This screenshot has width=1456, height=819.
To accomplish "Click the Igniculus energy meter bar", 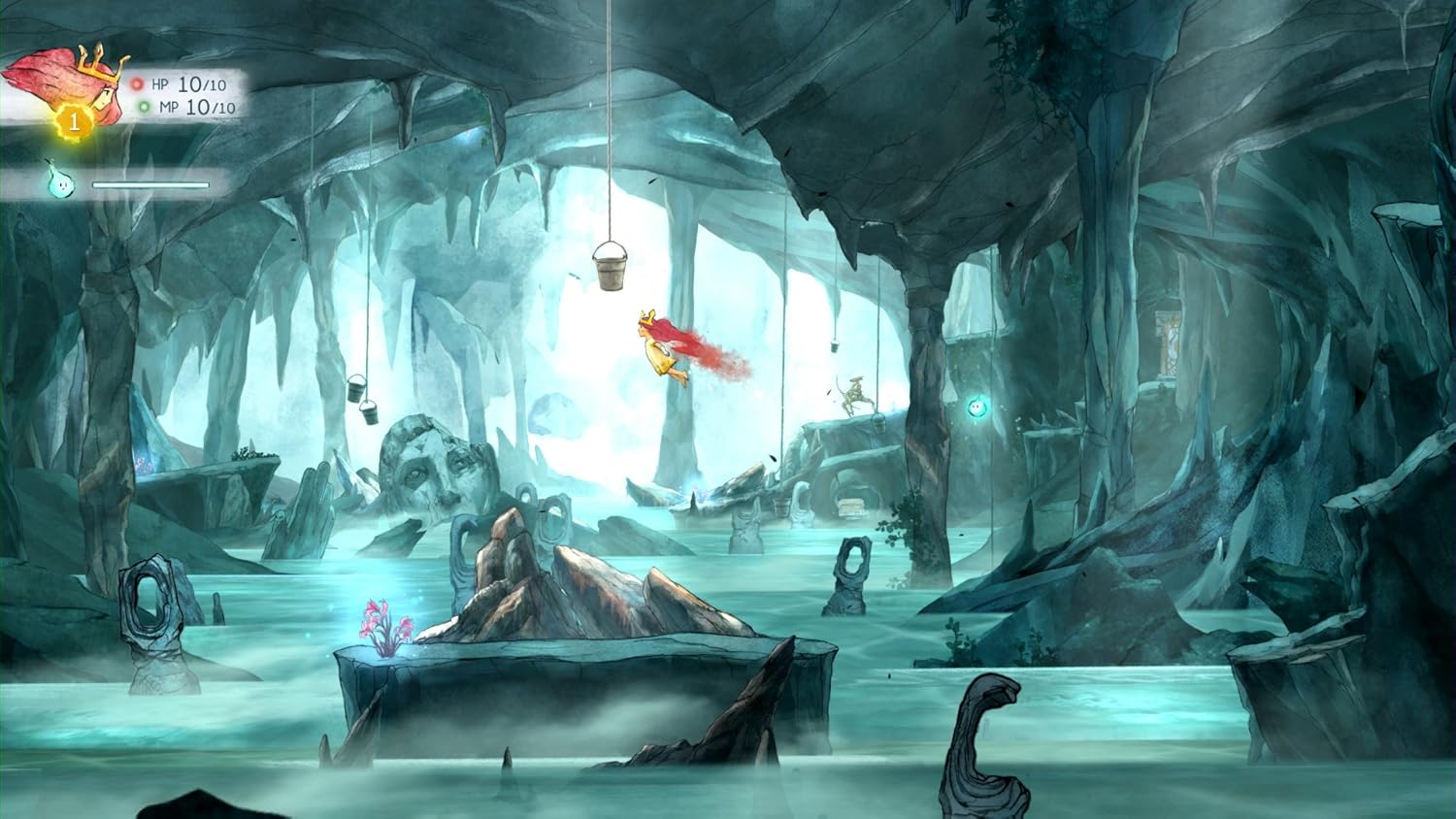I will coord(150,182).
